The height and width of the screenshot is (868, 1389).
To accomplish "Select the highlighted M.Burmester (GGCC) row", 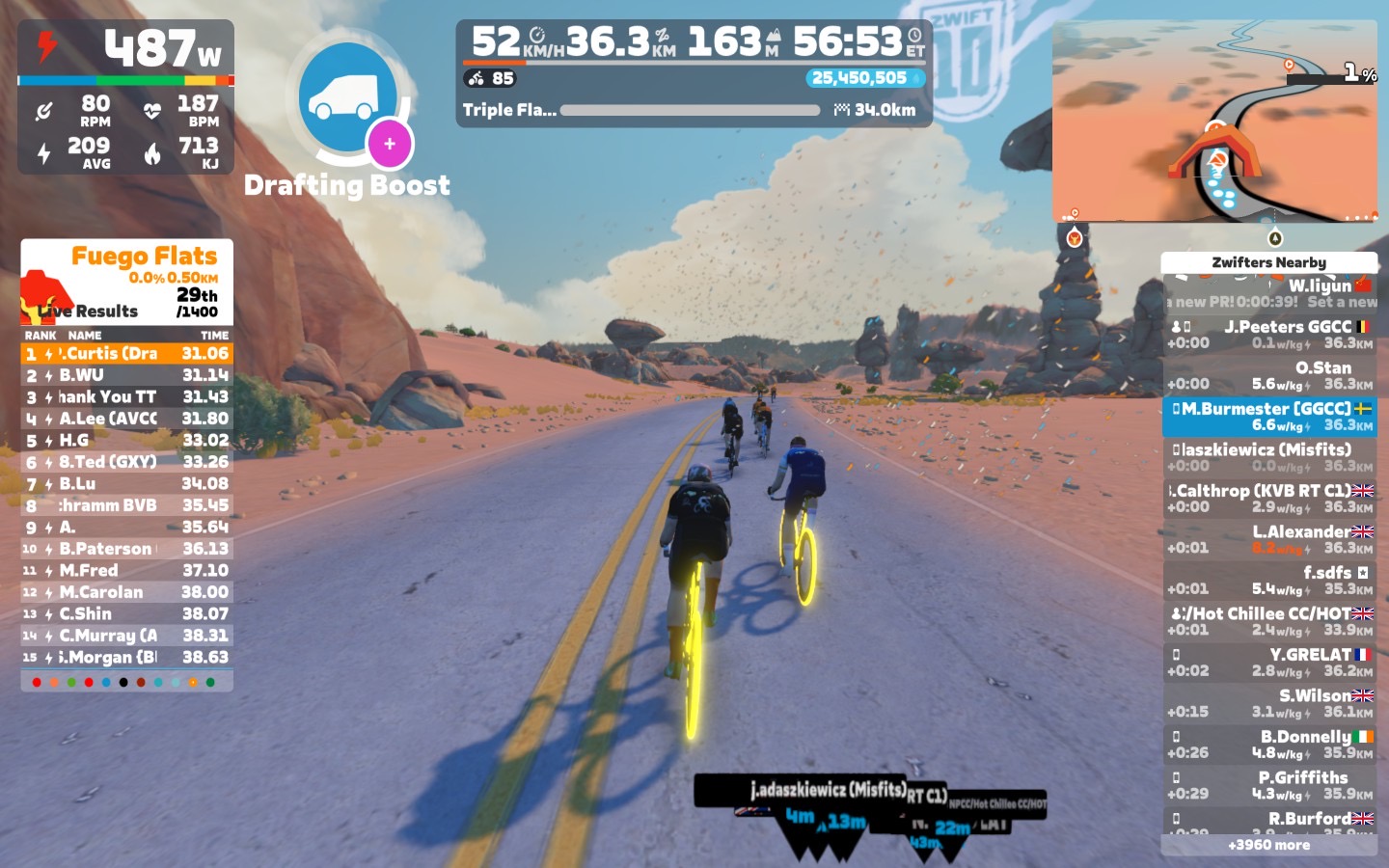I will tap(1268, 417).
